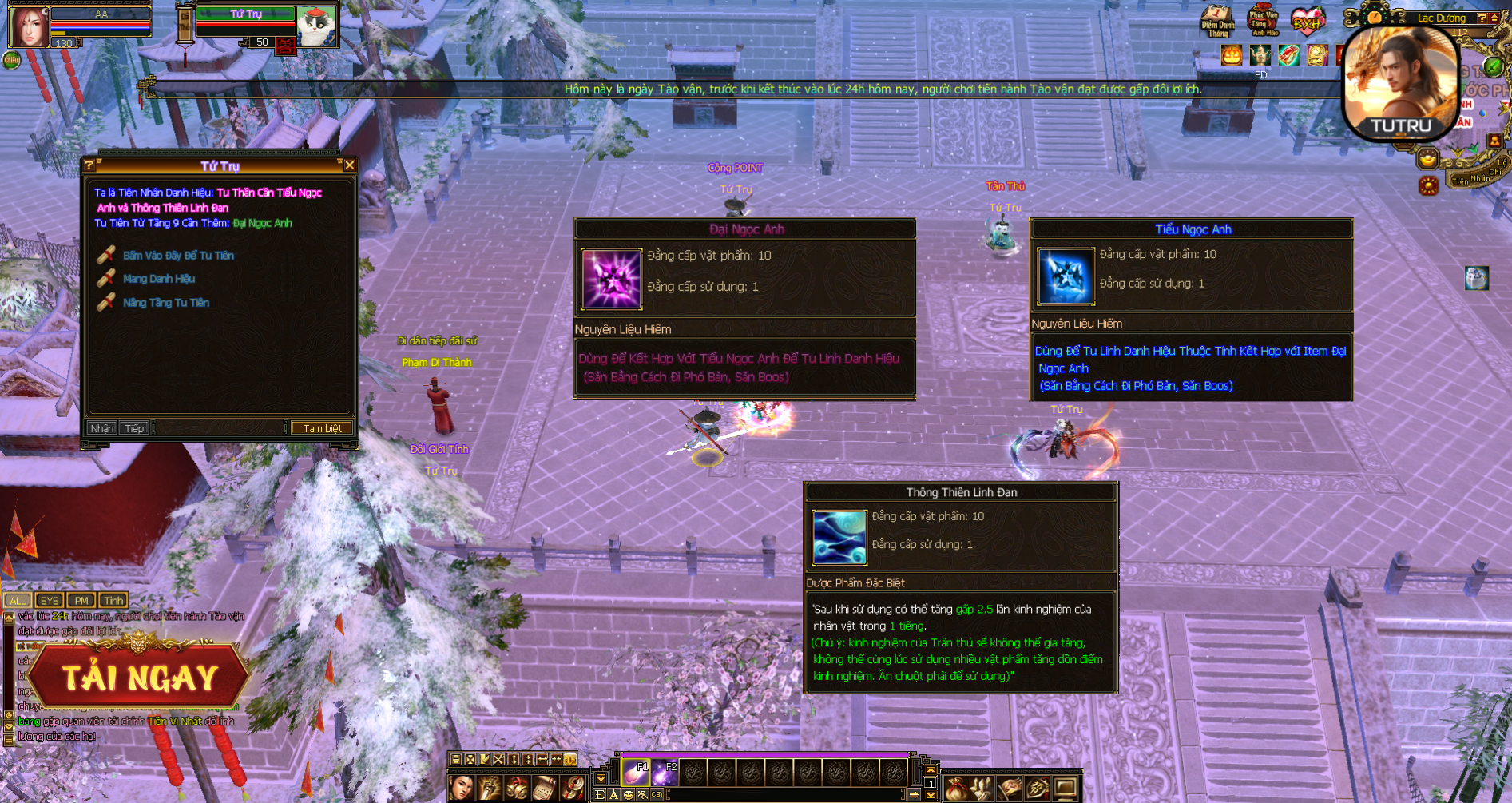Click the jack-o'-lantern pumpkin event icon
The width and height of the screenshot is (1512, 803).
[1232, 55]
